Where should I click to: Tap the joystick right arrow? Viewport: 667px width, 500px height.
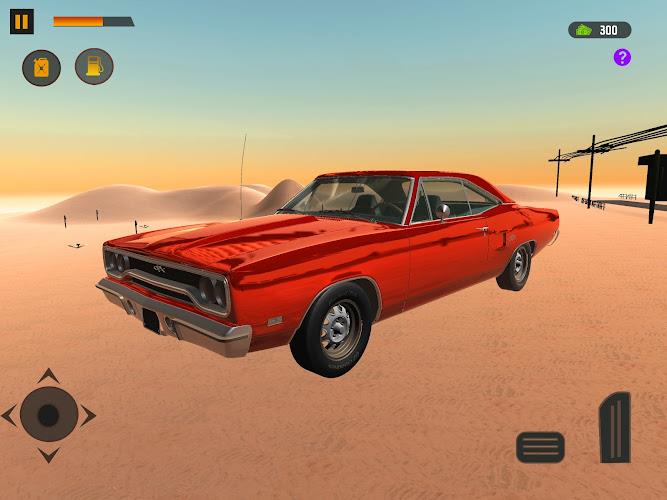[88, 415]
